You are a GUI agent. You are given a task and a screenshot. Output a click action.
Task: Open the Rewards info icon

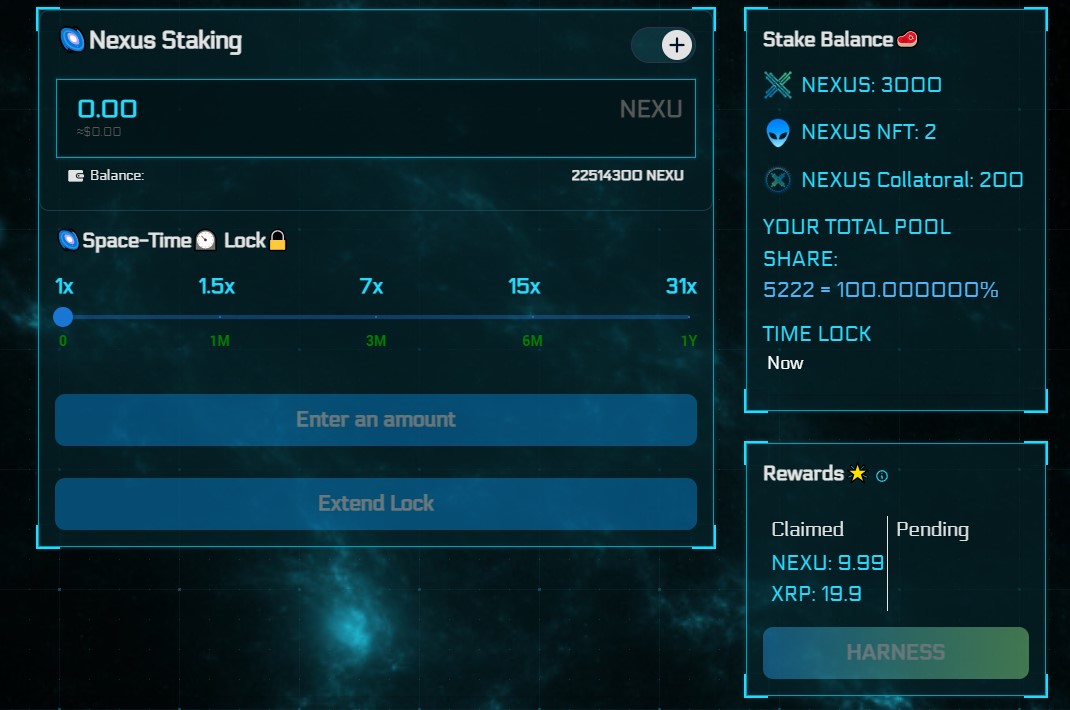click(x=882, y=476)
